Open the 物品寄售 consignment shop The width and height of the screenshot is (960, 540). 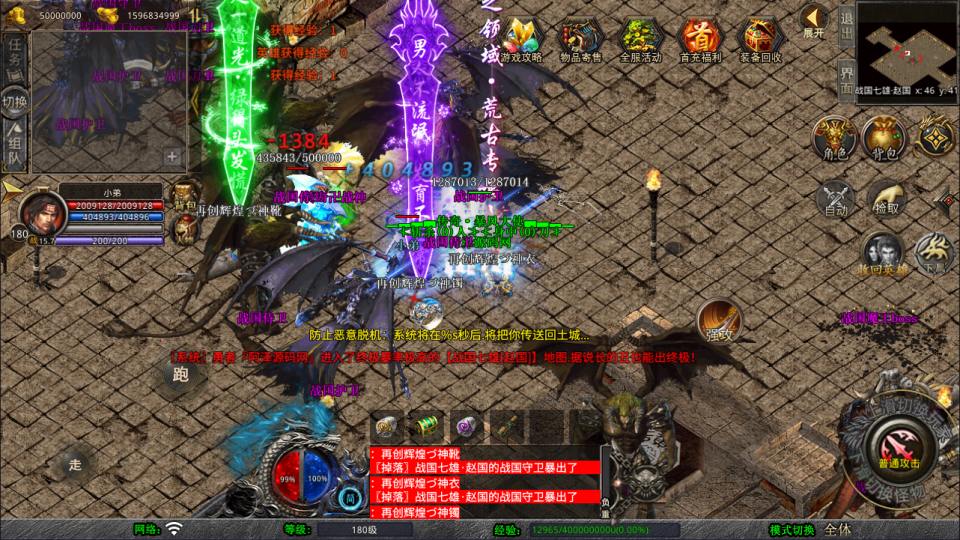(581, 39)
